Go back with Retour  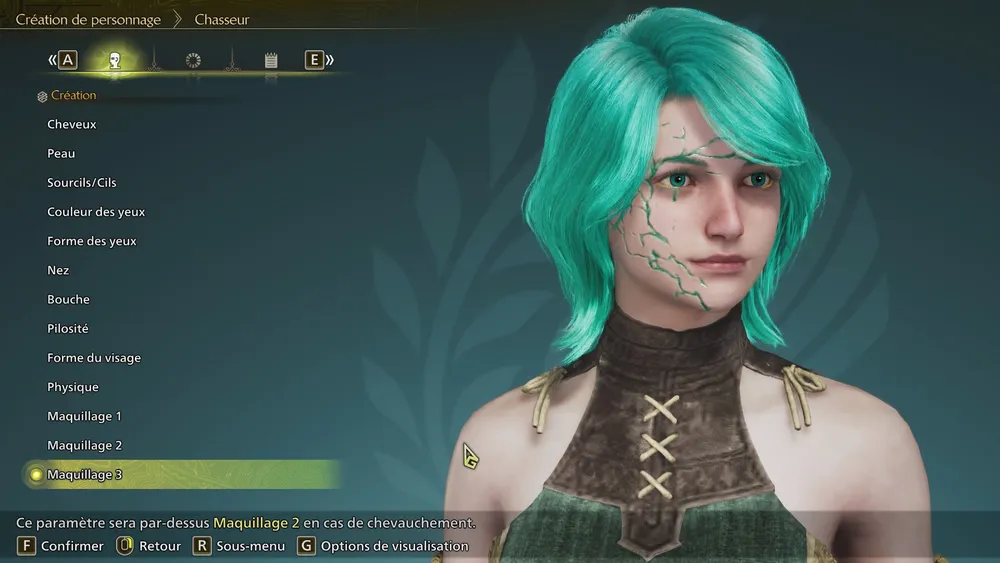pyautogui.click(x=149, y=546)
